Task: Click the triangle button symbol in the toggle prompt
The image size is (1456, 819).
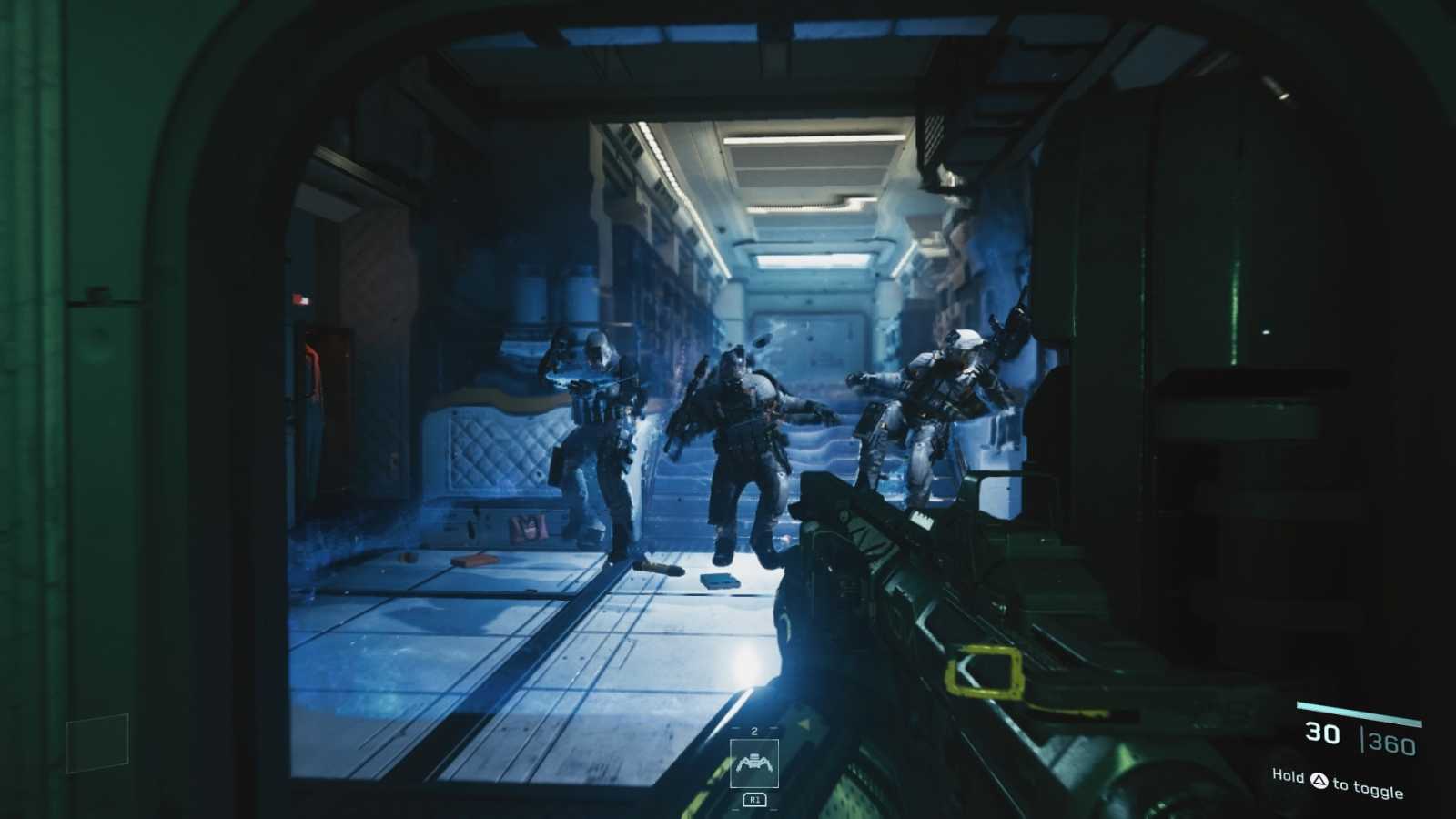Action: pyautogui.click(x=1319, y=781)
